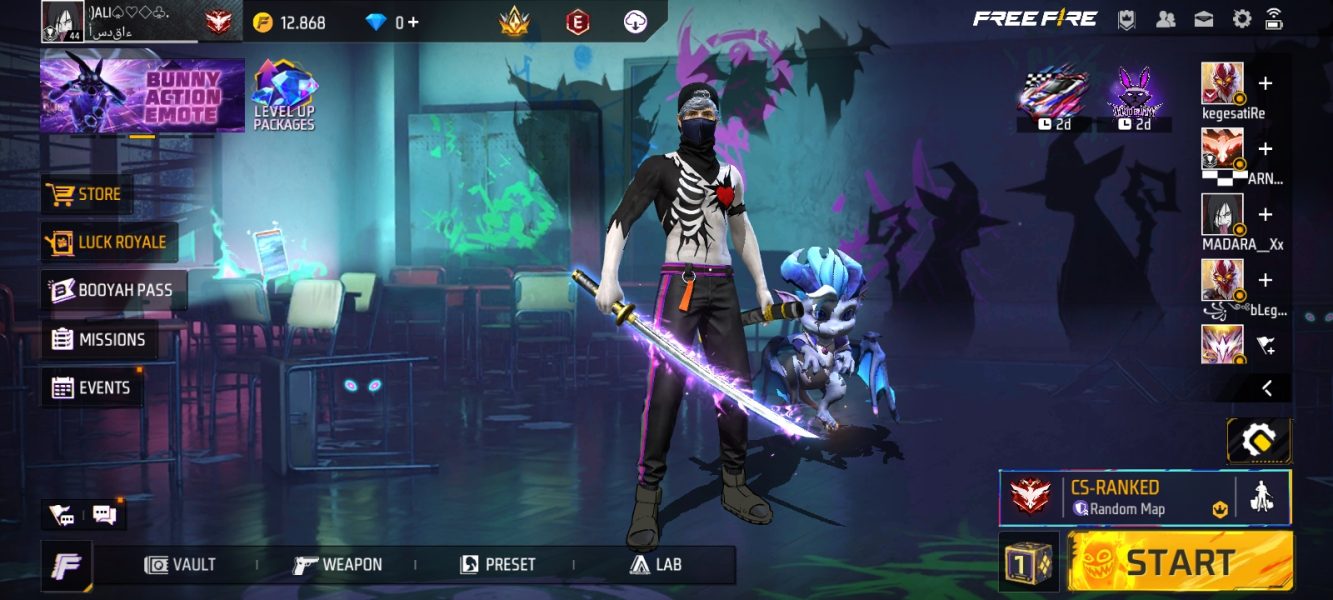Open the Bunny Action Emote banner
The image size is (1333, 600).
142,96
